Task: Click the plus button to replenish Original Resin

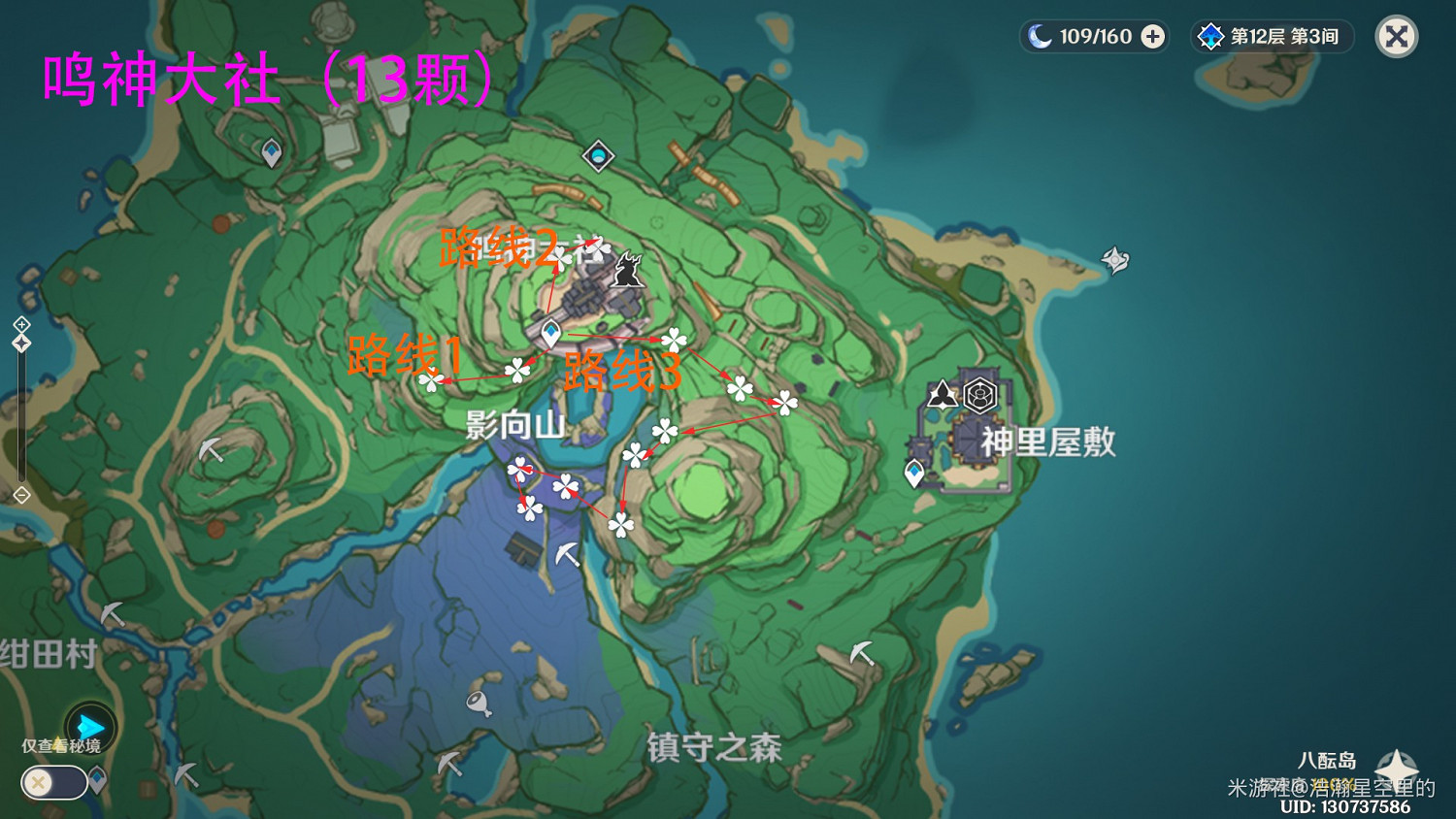Action: pyautogui.click(x=1151, y=36)
